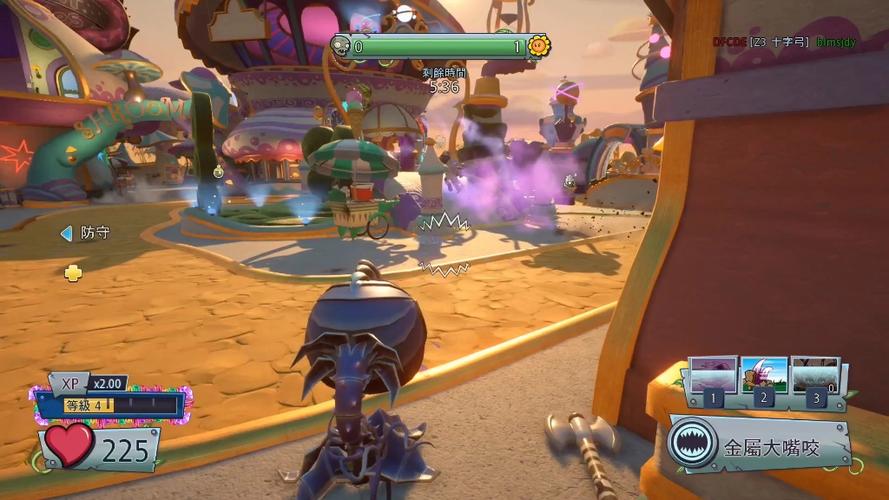Select ability slot 1 with purple goop
Viewport: 889px width, 500px height.
coord(713,375)
